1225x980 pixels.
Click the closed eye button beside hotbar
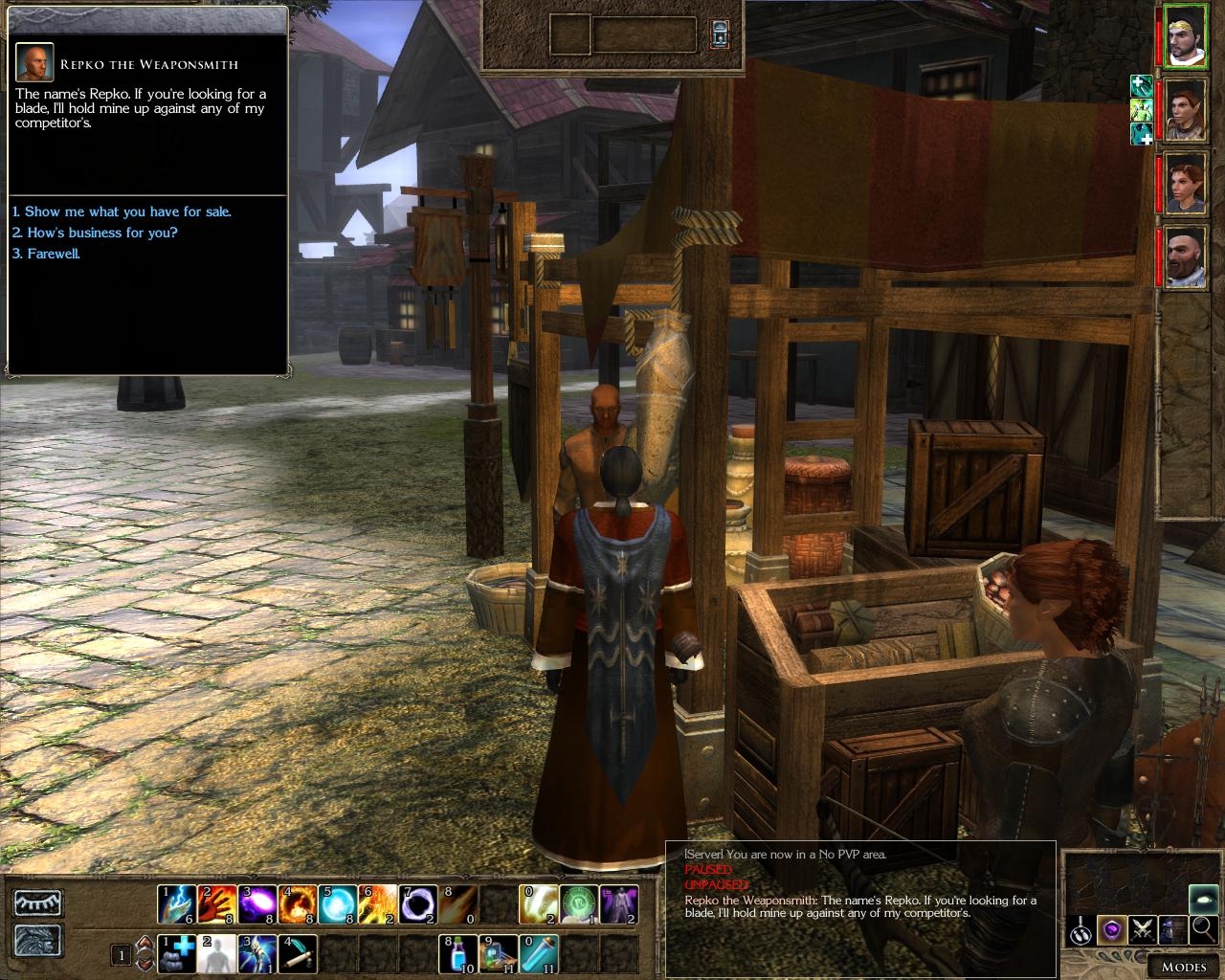38,903
